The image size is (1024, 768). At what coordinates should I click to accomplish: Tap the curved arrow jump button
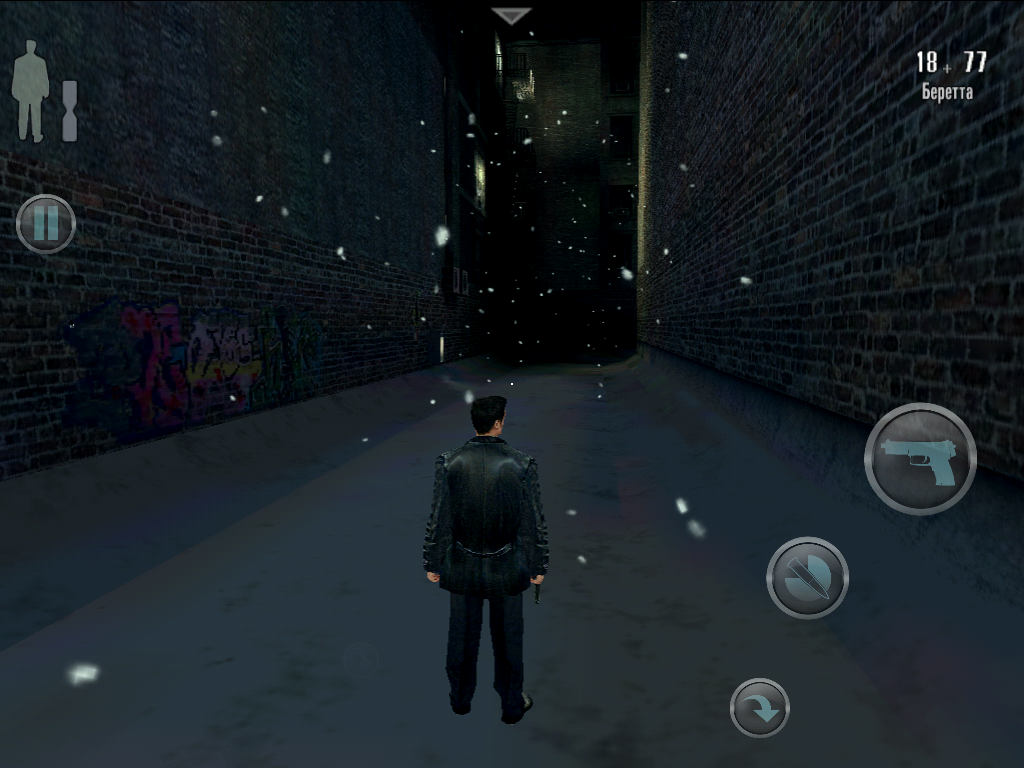pos(760,708)
